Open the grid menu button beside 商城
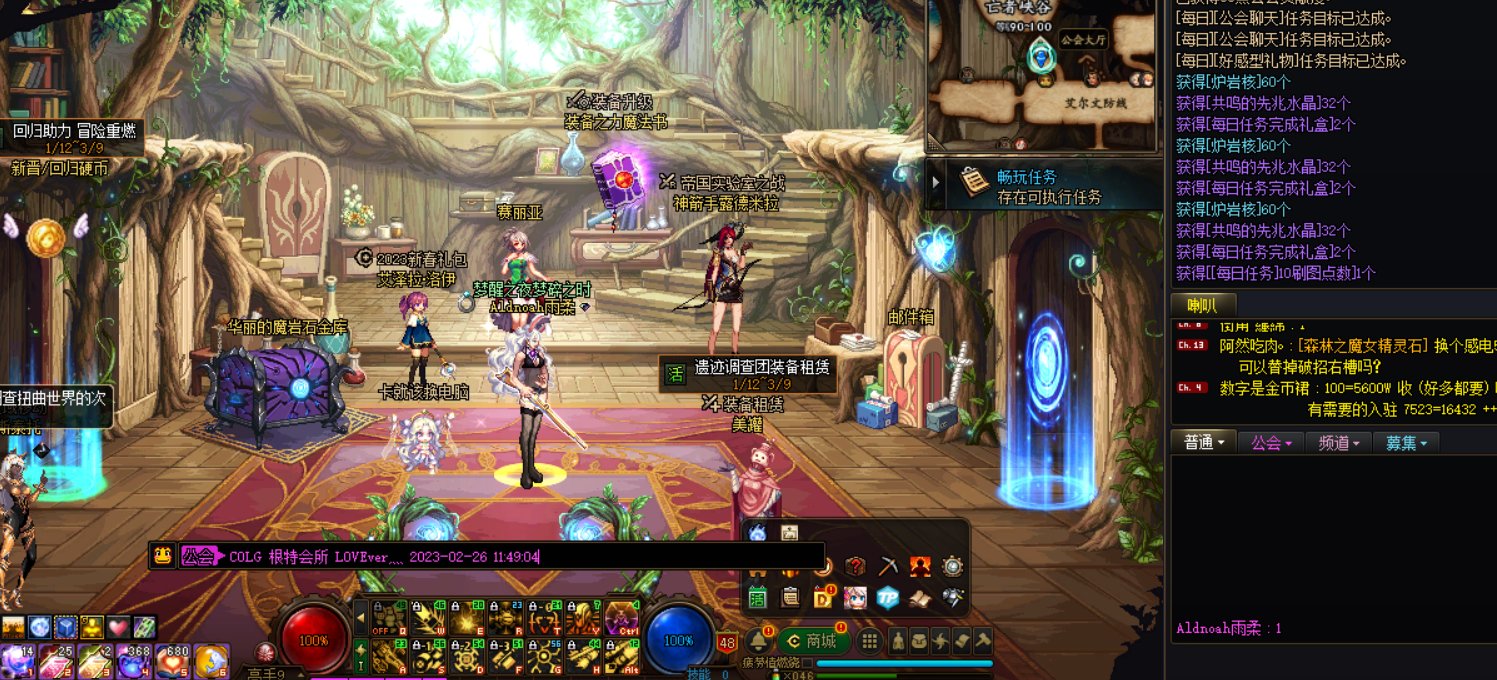Image resolution: width=1497 pixels, height=680 pixels. point(870,641)
